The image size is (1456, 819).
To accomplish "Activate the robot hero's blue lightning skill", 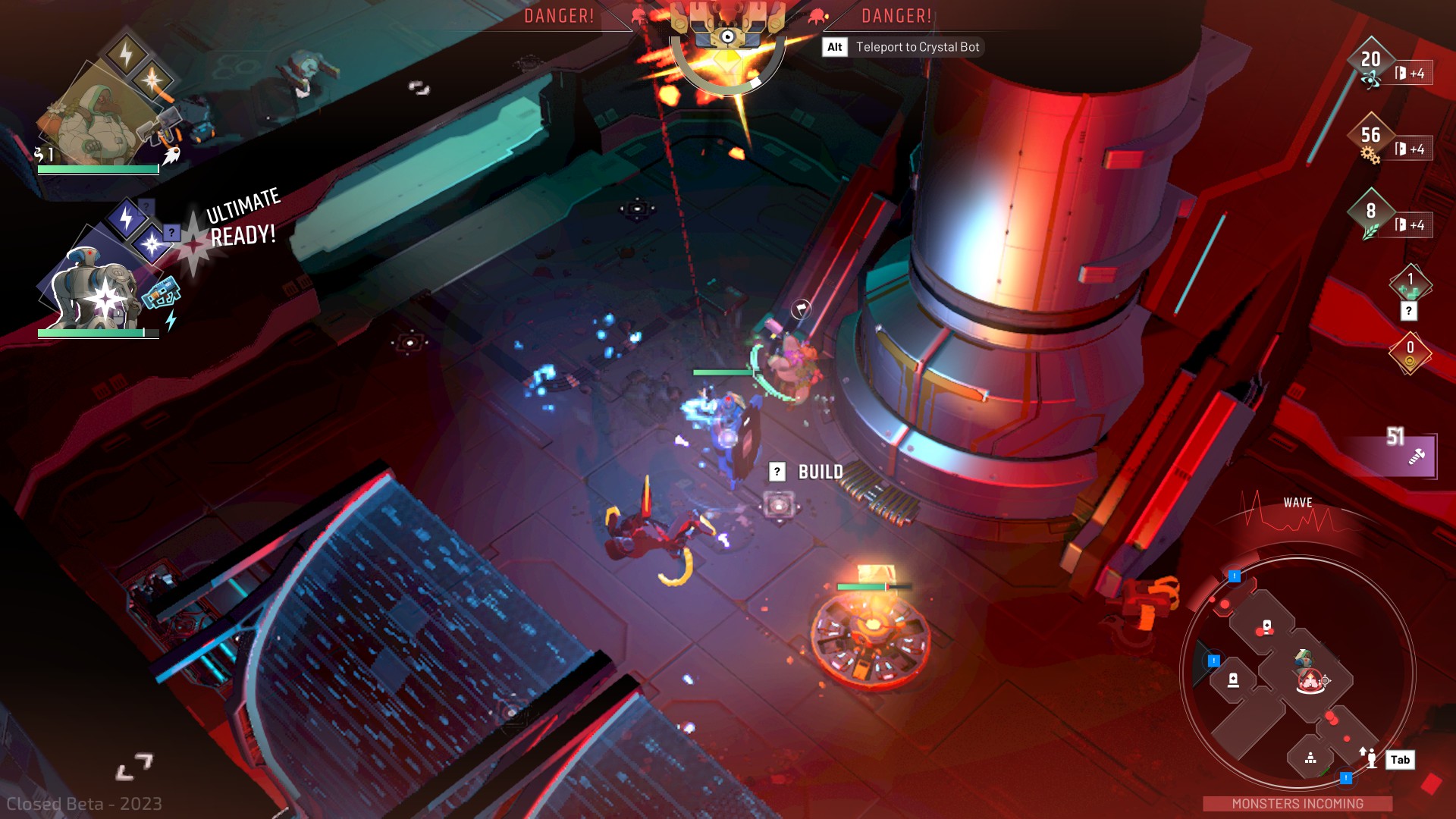I will [126, 218].
